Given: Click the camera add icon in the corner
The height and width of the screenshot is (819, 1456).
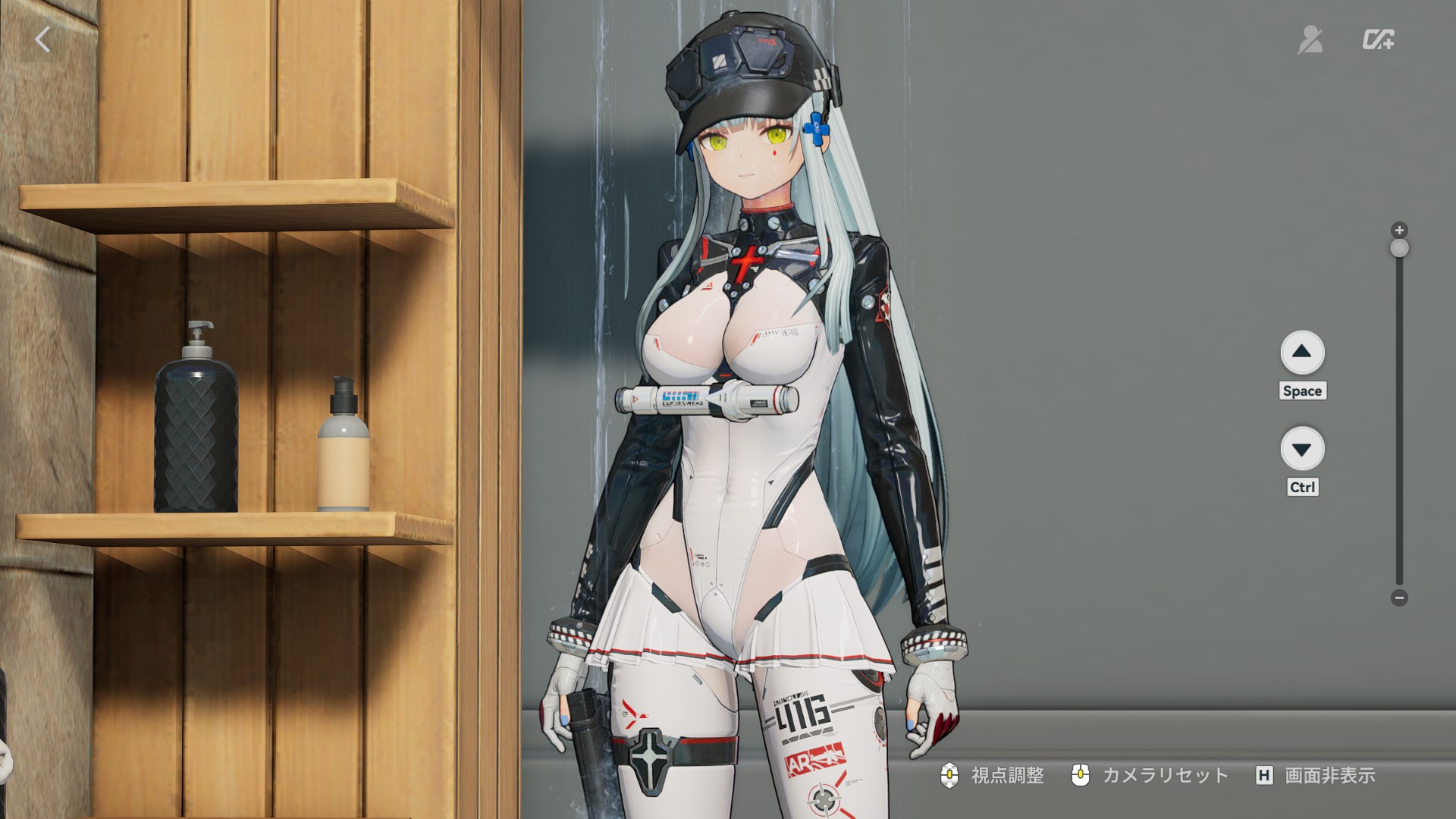Looking at the screenshot, I should pos(1378,39).
